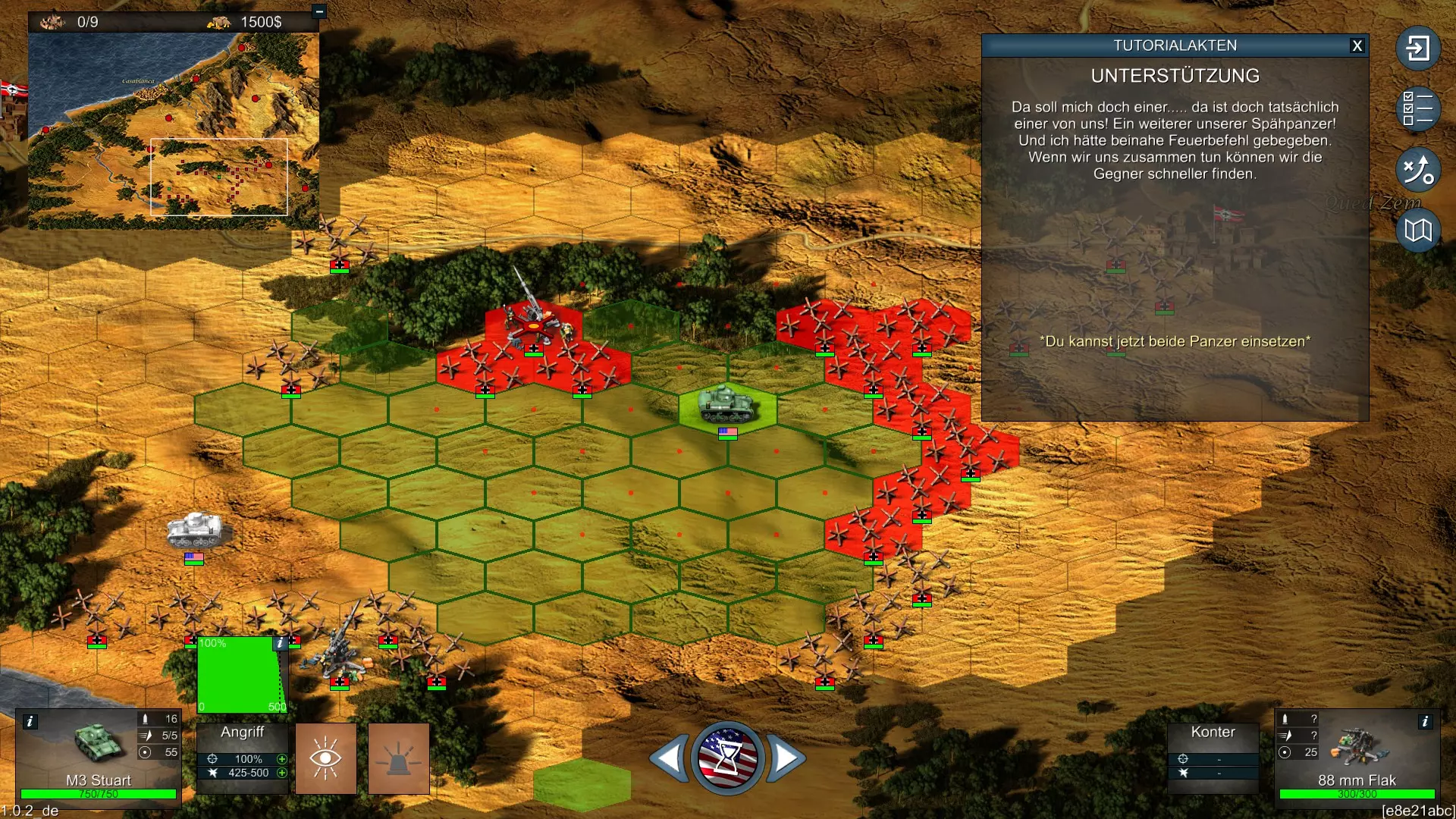Screen dimensions: 1456x819
Task: Open the folded map icon
Action: tap(1417, 230)
